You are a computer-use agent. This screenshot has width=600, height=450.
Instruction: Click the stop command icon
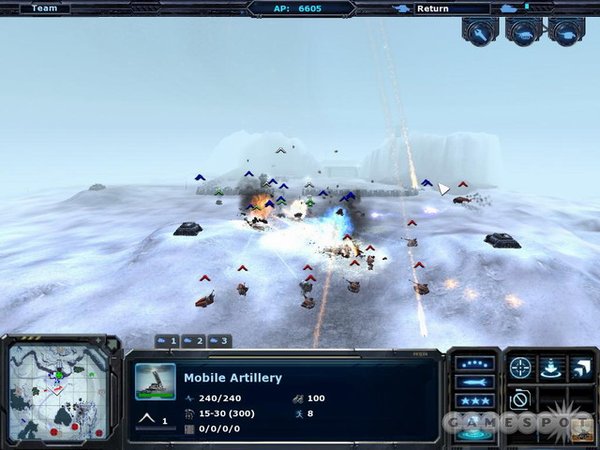[x=520, y=400]
